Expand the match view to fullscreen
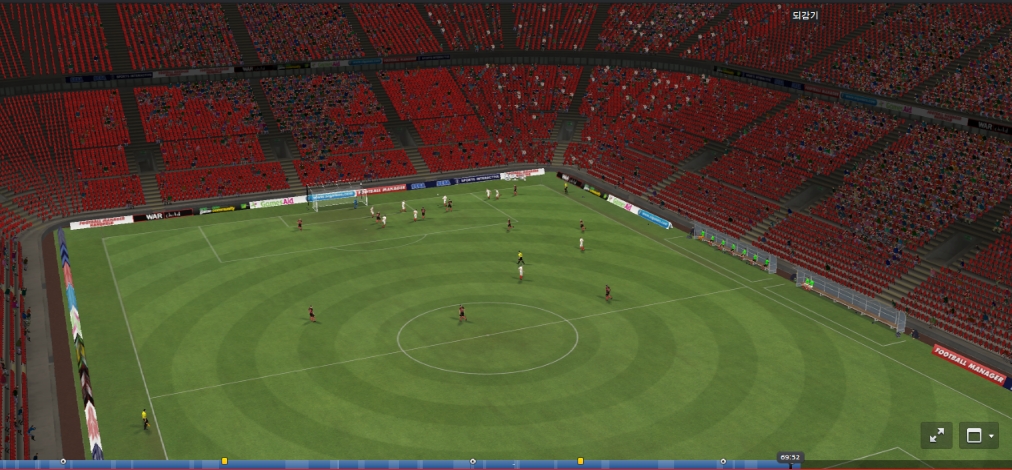The height and width of the screenshot is (470, 1012). click(936, 435)
